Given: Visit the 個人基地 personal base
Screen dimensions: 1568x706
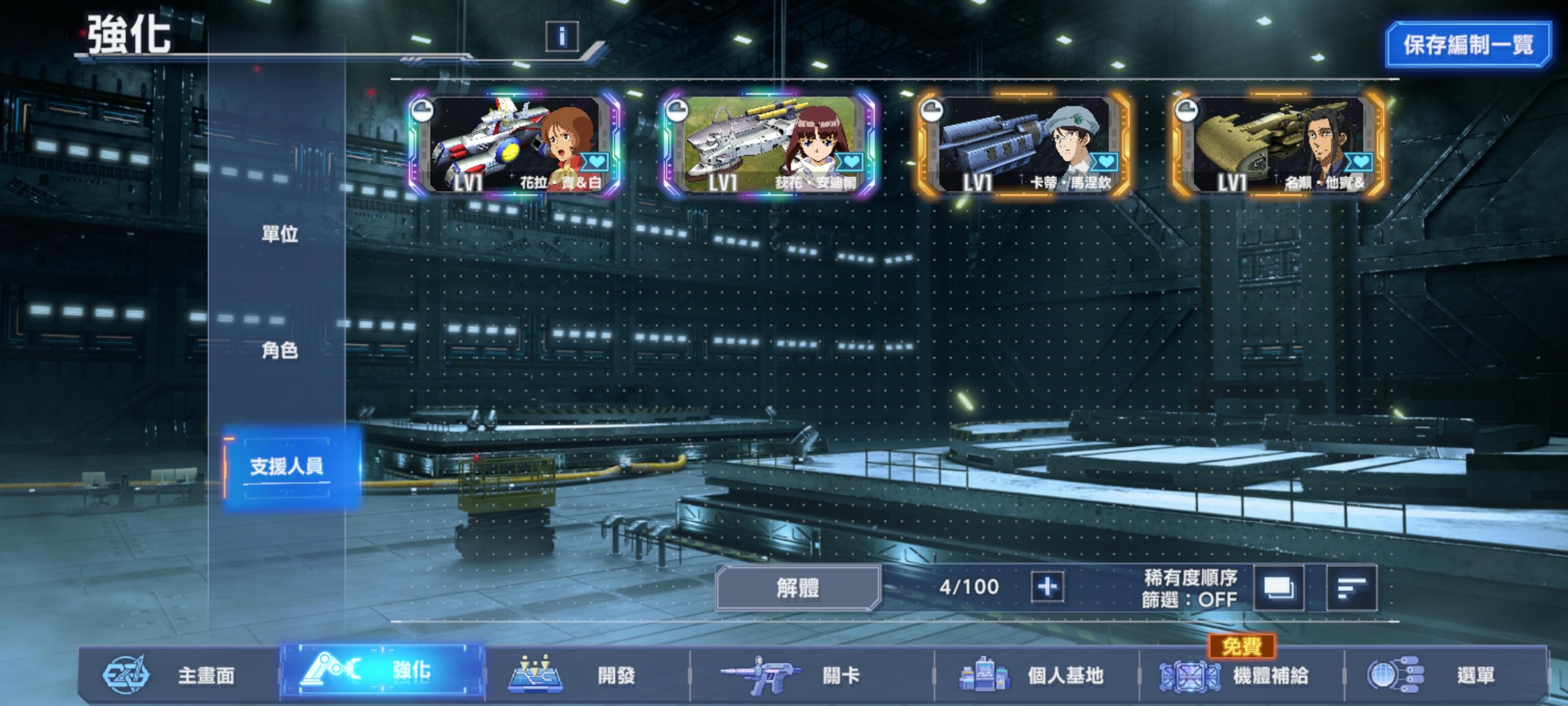Looking at the screenshot, I should tap(1036, 675).
